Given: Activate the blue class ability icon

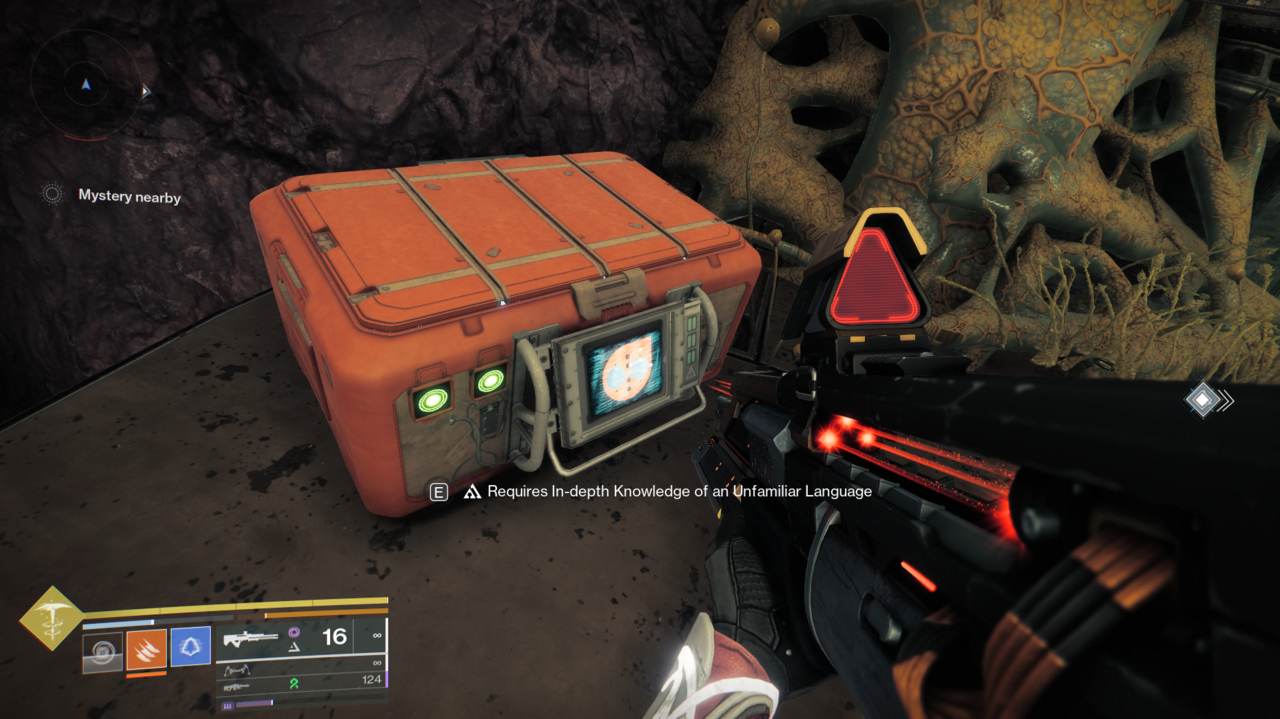Looking at the screenshot, I should click(x=190, y=648).
